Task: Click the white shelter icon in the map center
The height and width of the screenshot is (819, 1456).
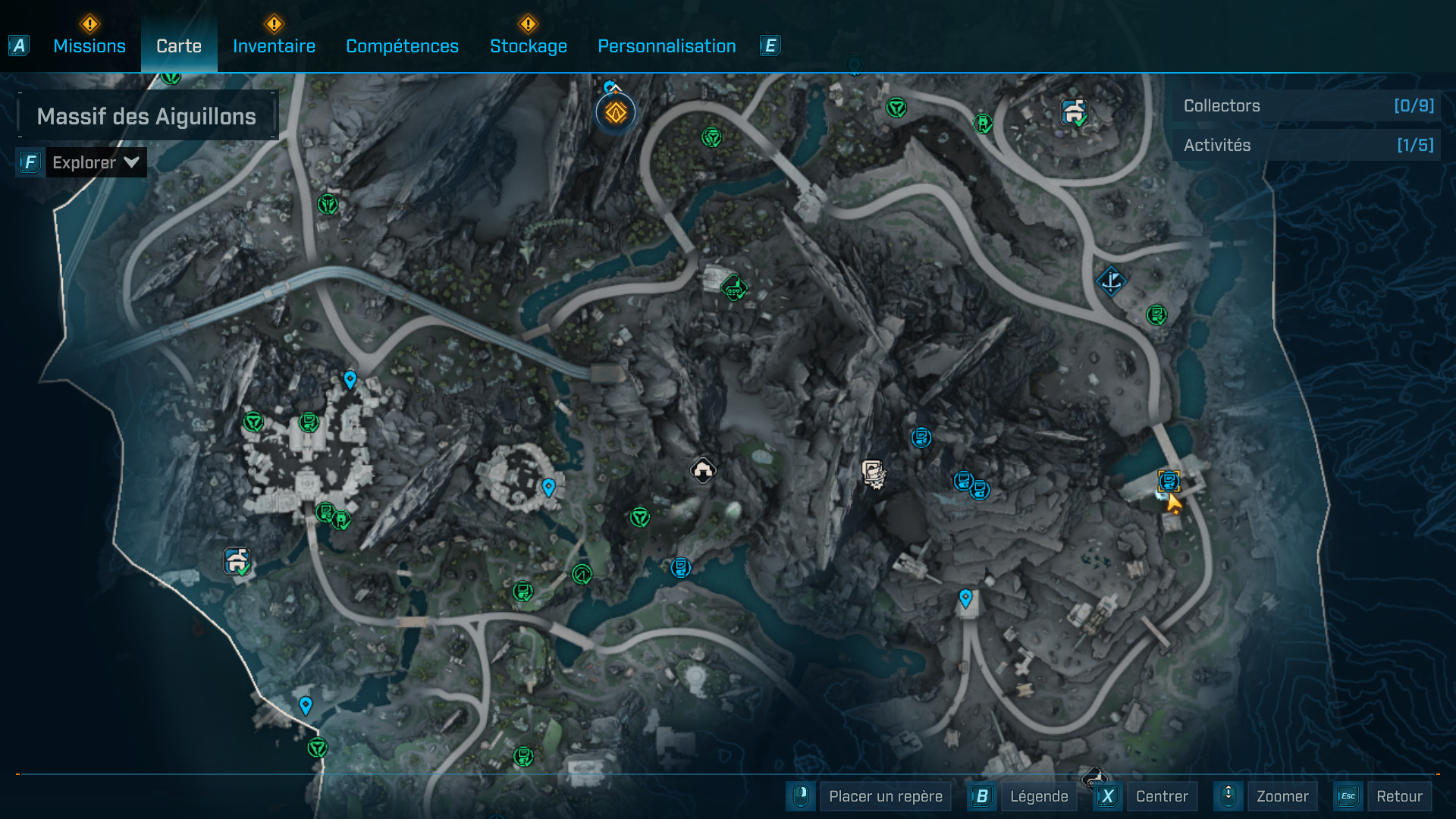Action: pos(701,470)
